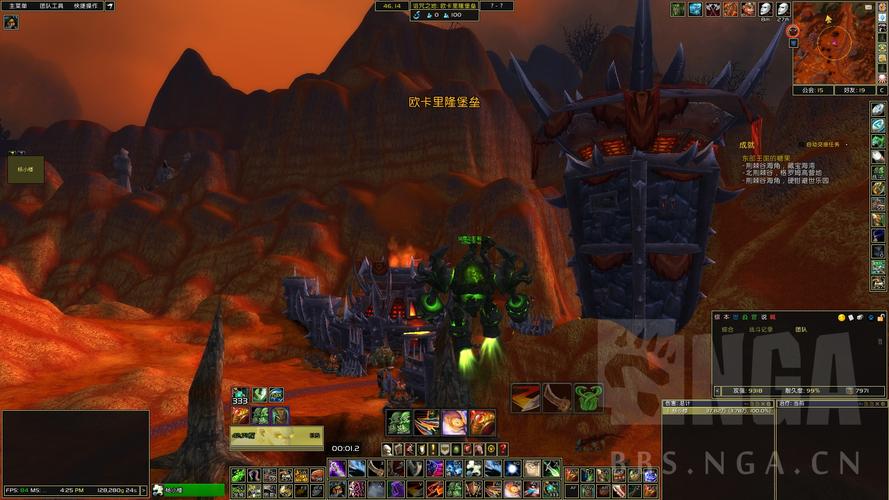Click the character portrait icon below main menu
Image resolution: width=889 pixels, height=500 pixels.
click(x=11, y=22)
